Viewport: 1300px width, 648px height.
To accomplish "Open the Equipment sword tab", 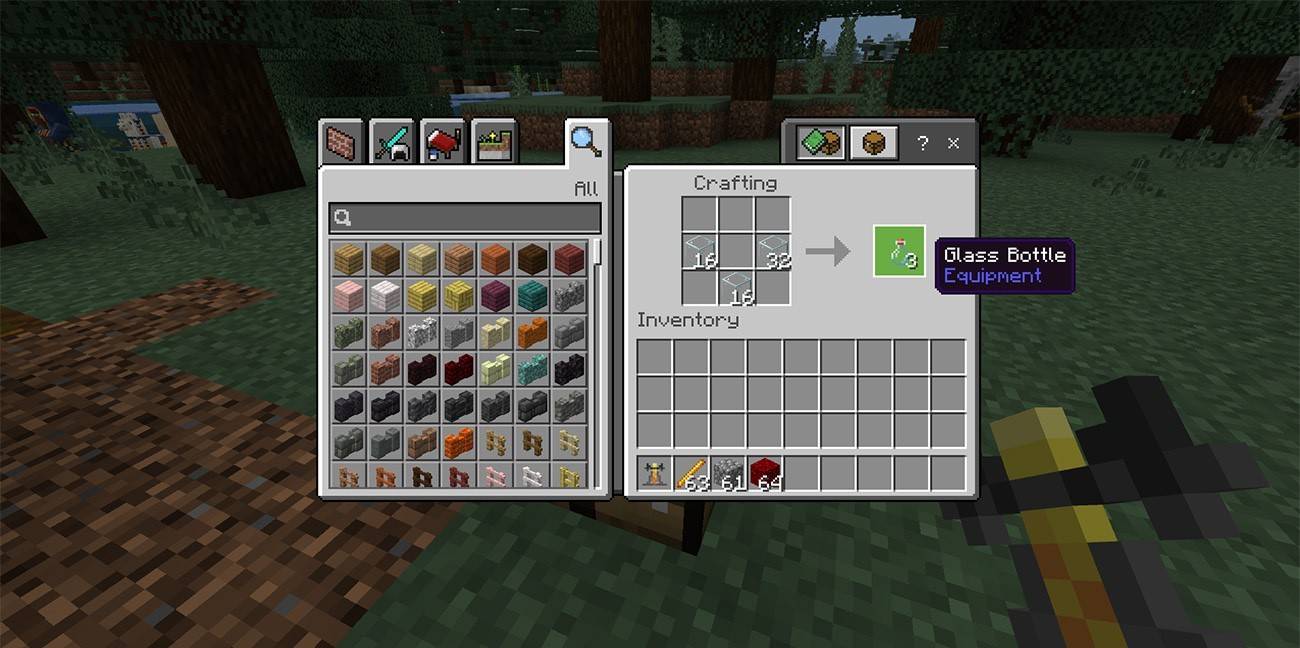I will click(x=392, y=144).
